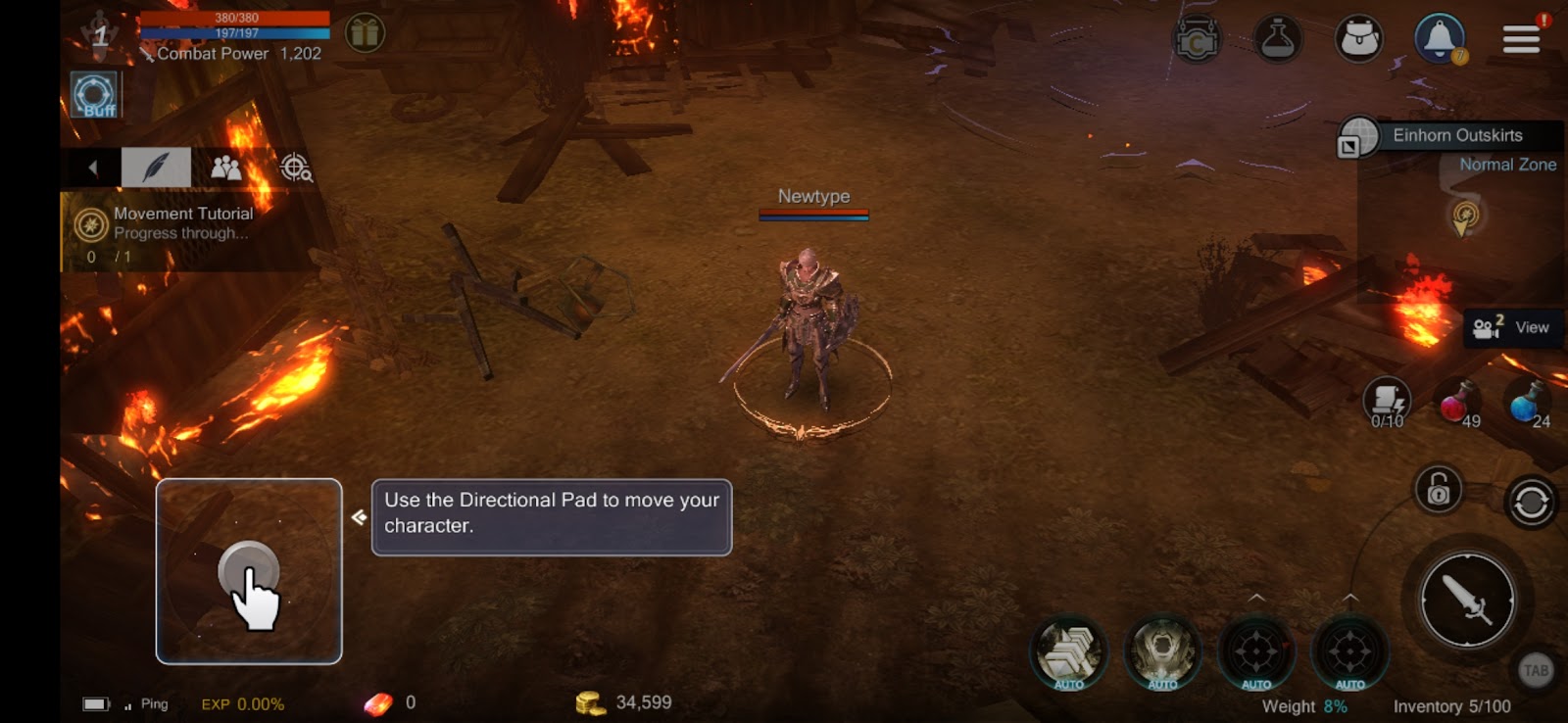Viewport: 1568px width, 723px height.
Task: Tap the sword basic attack button
Action: point(1467,600)
